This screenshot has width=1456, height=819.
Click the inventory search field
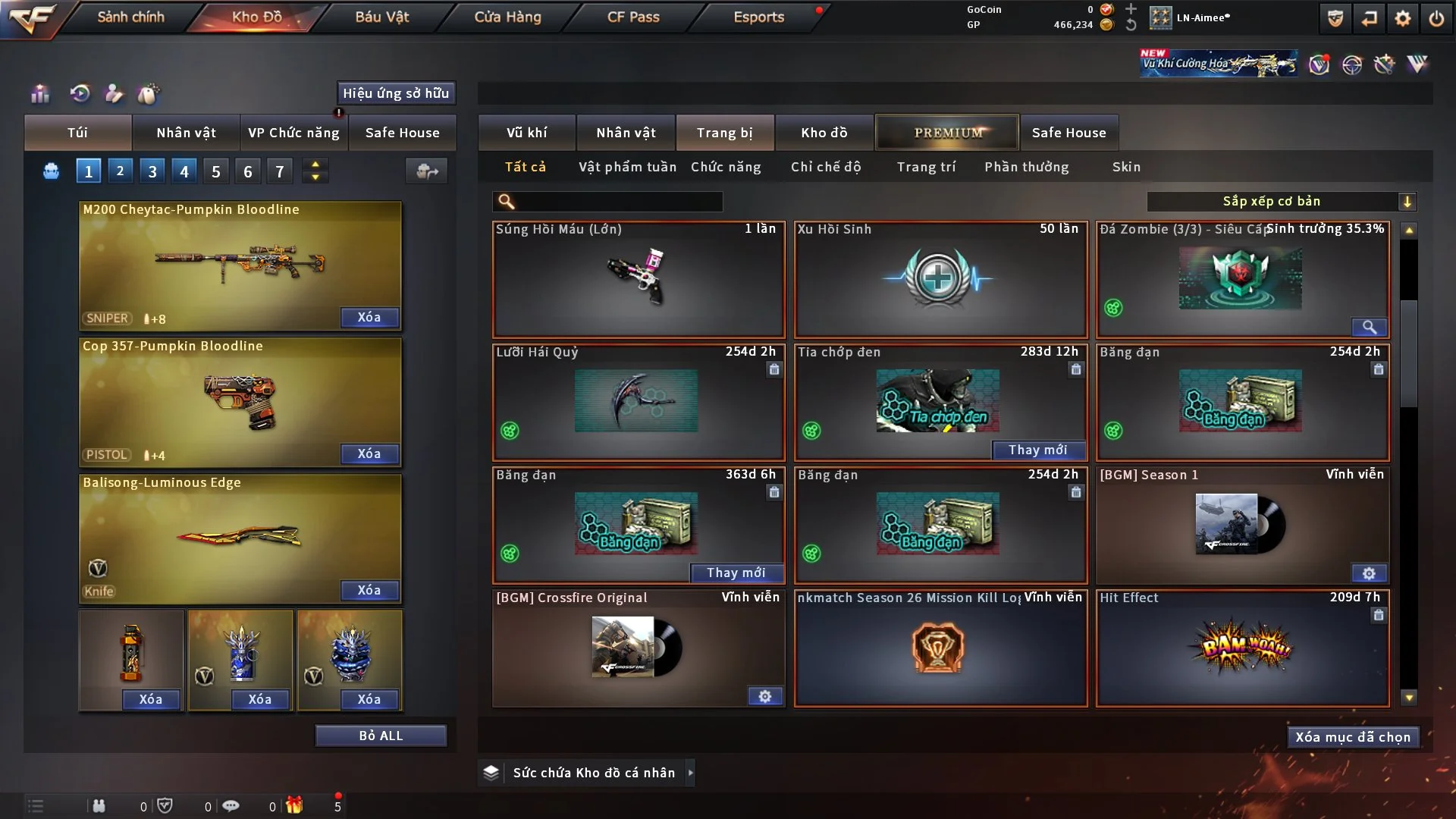click(x=618, y=201)
